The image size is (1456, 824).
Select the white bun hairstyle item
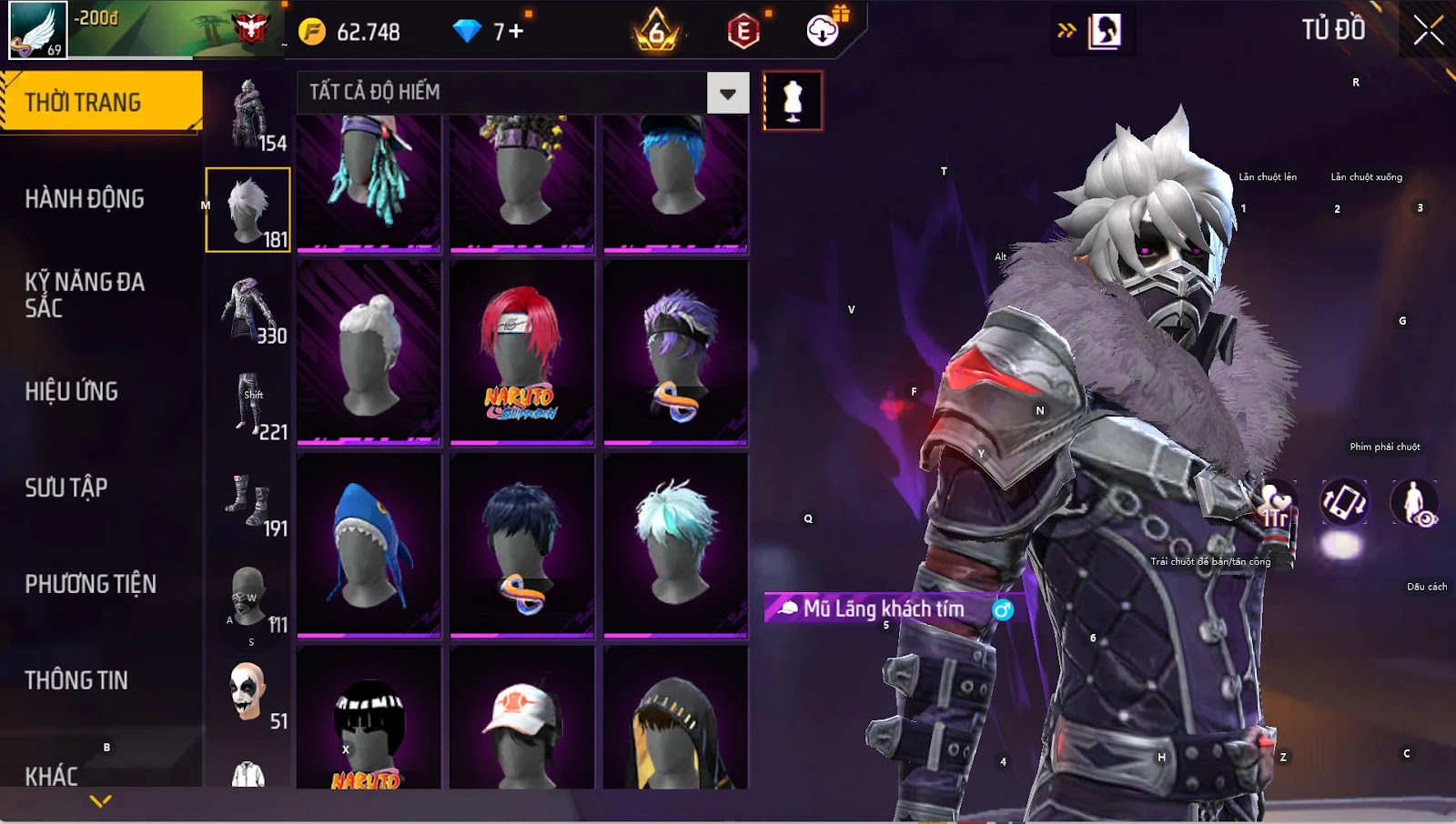click(369, 353)
